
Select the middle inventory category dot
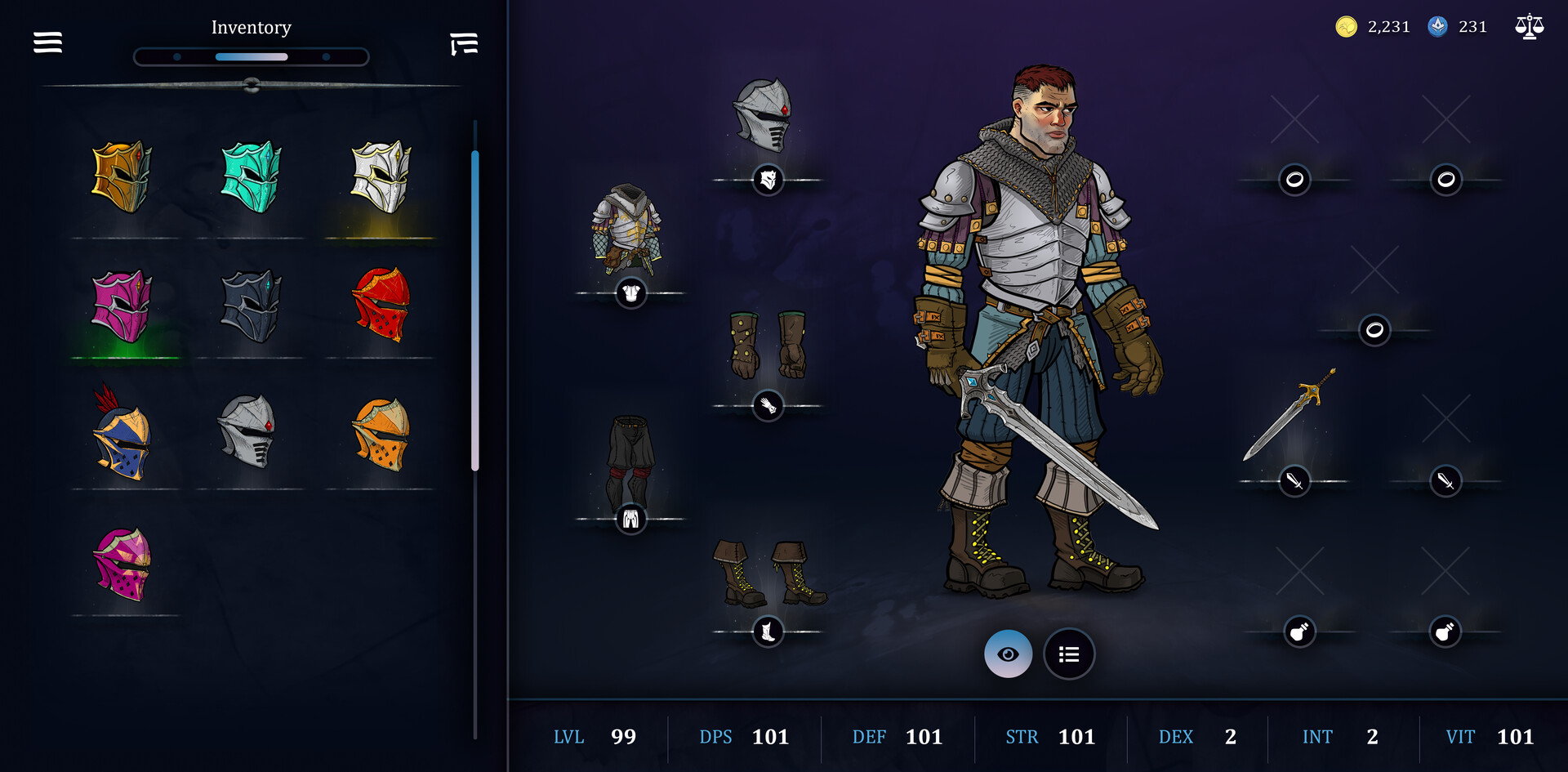coord(251,56)
